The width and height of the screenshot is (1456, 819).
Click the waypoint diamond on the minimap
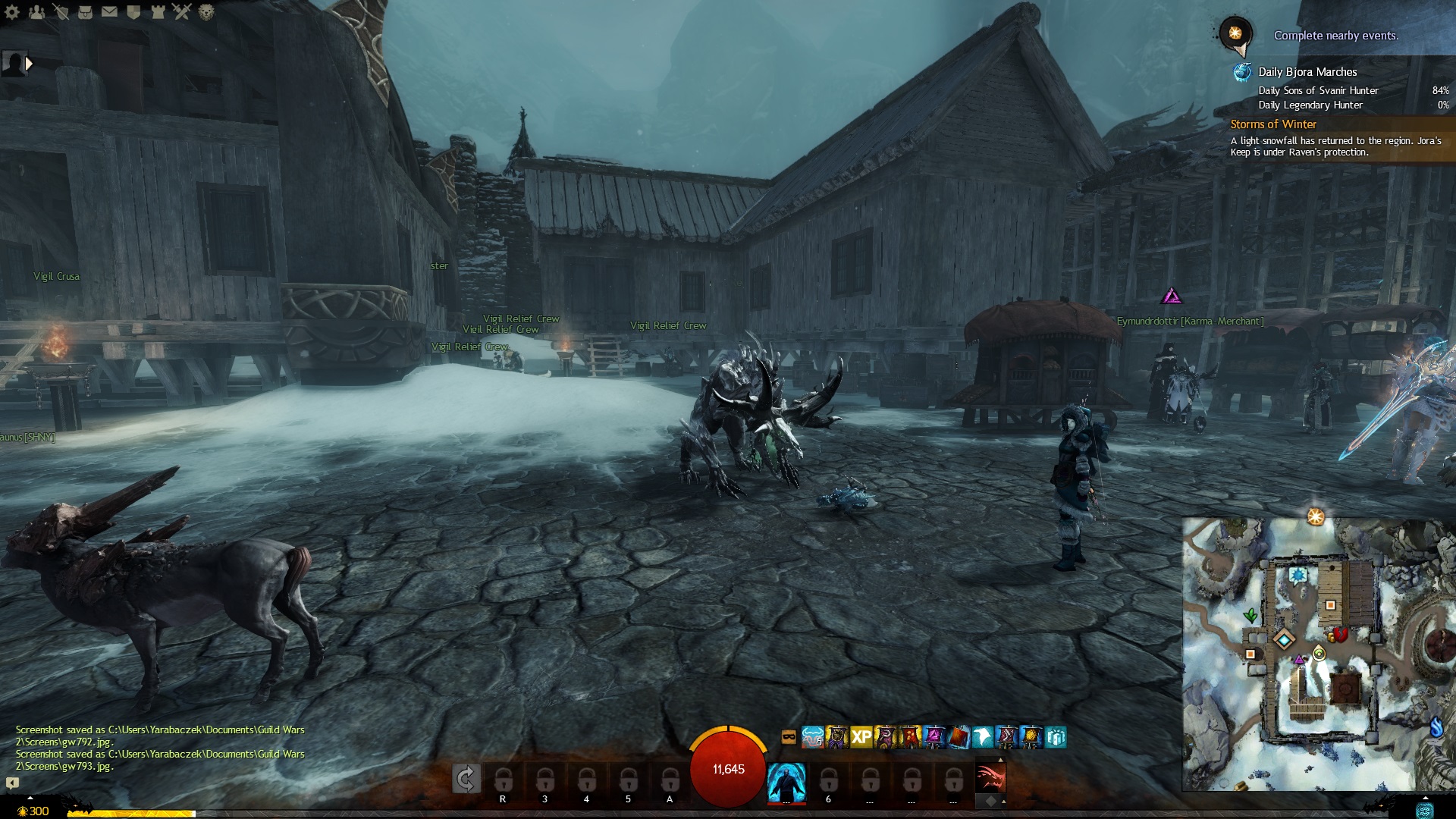tap(1283, 640)
